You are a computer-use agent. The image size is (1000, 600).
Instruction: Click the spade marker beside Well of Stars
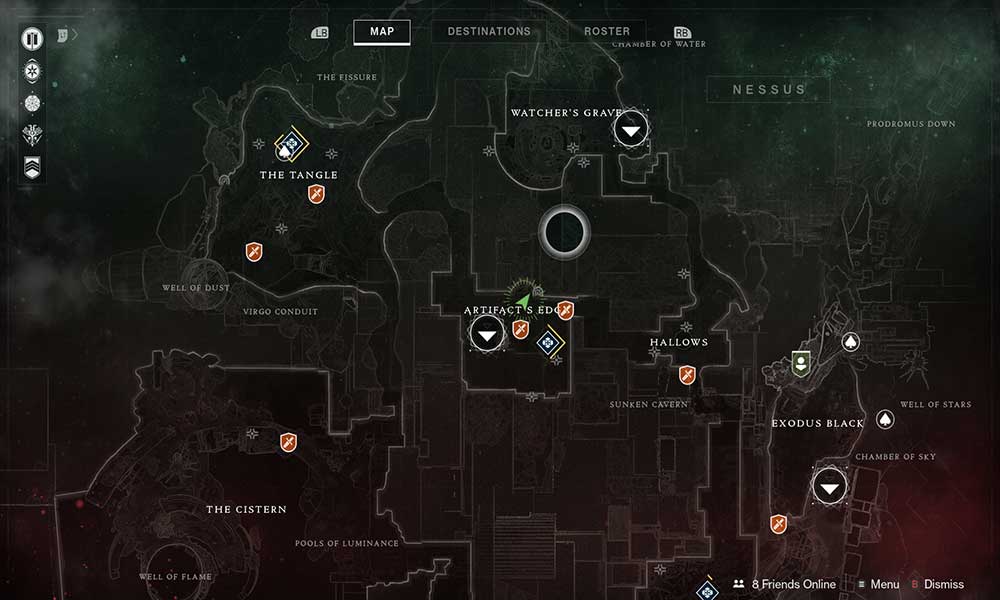(x=884, y=419)
